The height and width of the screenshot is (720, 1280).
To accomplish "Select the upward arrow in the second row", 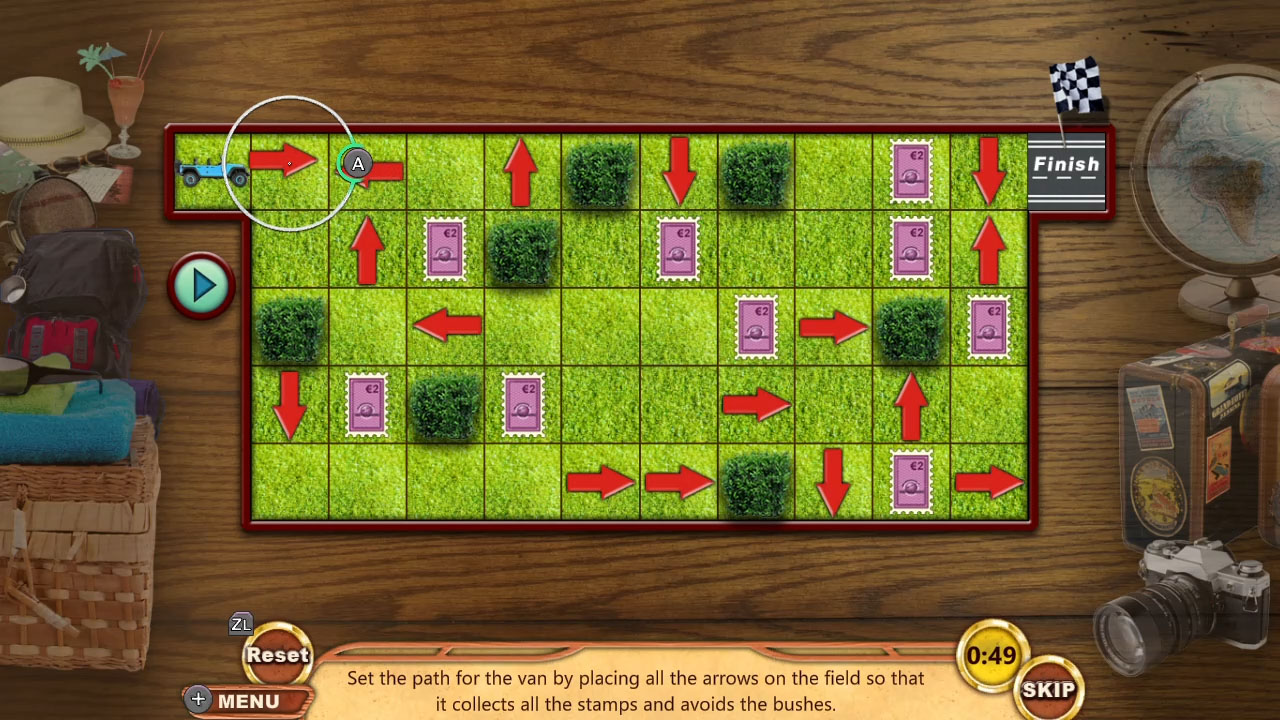I will 366,250.
